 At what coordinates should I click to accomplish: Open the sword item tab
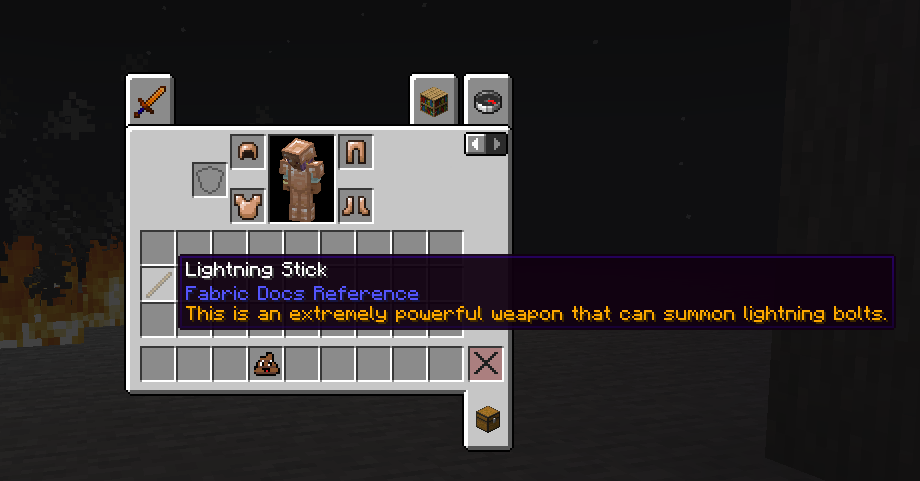click(149, 100)
